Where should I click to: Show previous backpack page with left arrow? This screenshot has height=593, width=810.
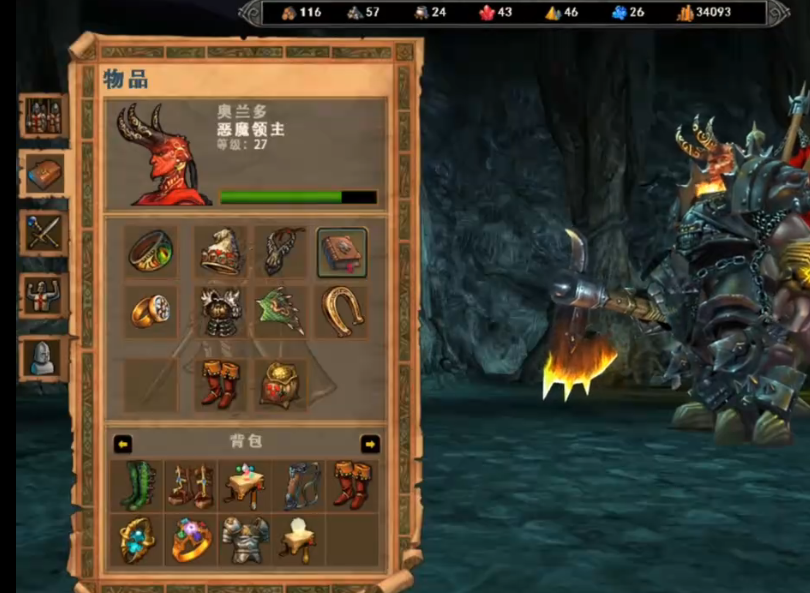coord(123,443)
